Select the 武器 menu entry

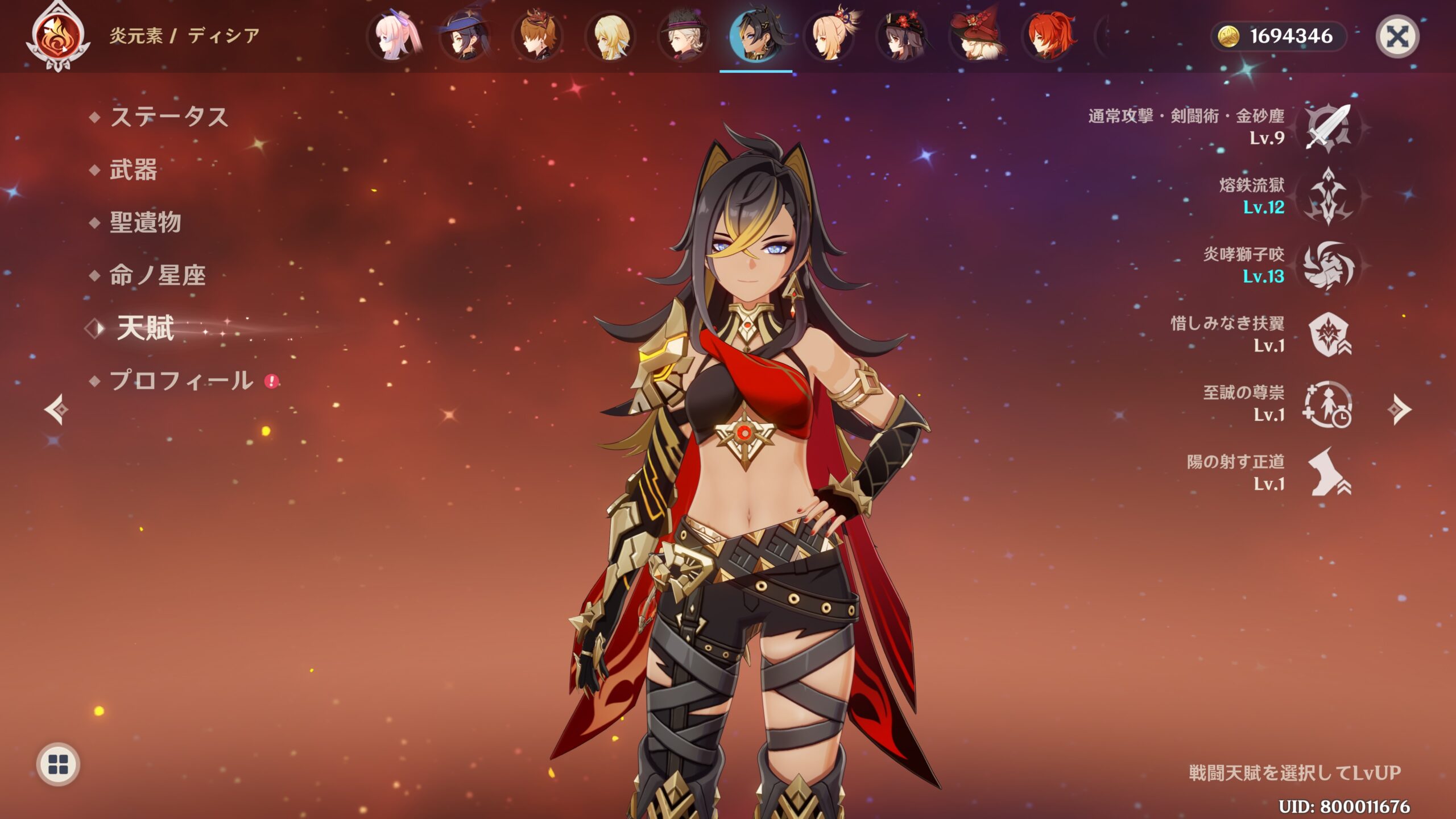(x=133, y=170)
